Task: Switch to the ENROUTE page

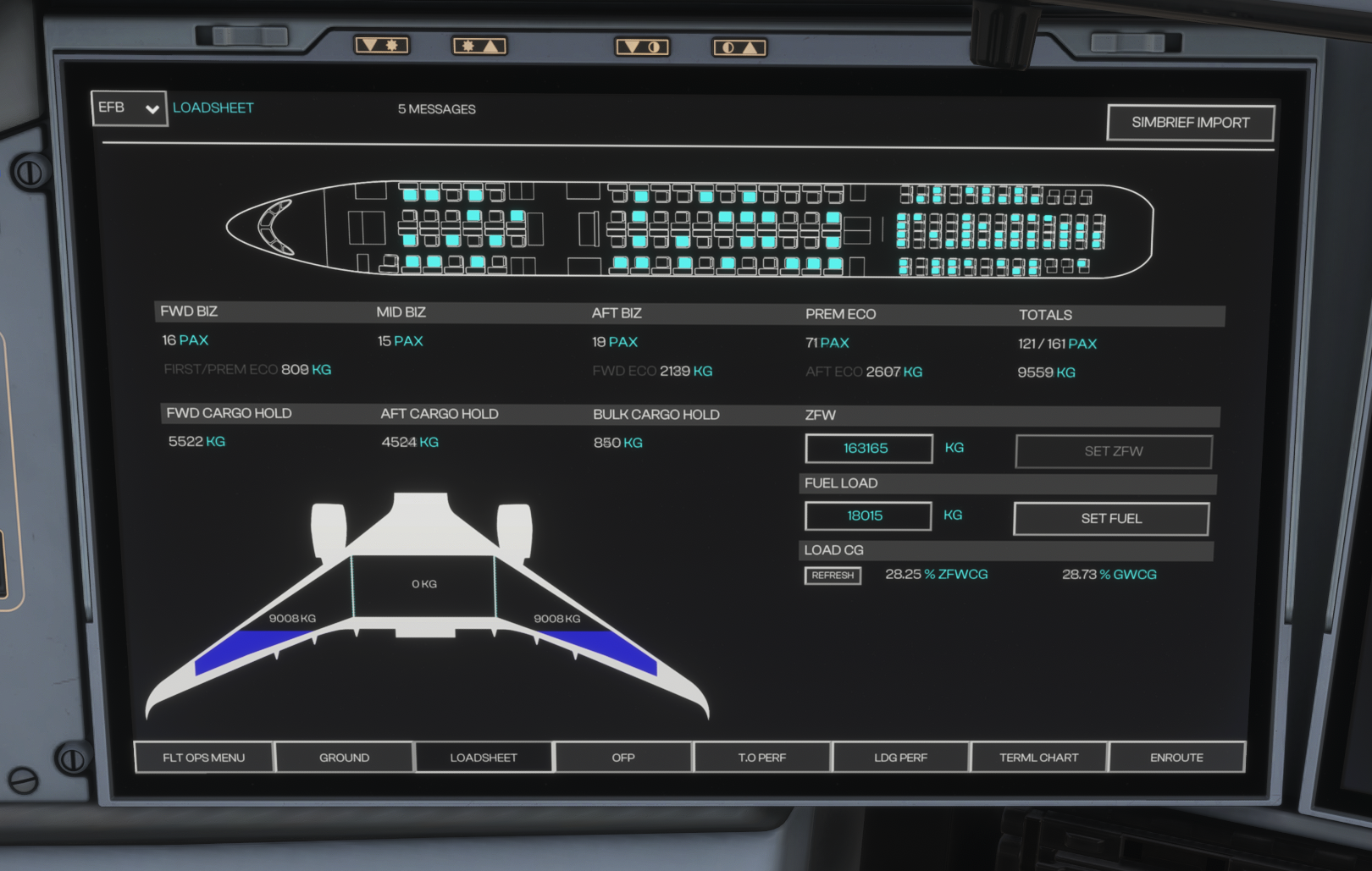Action: click(1176, 758)
